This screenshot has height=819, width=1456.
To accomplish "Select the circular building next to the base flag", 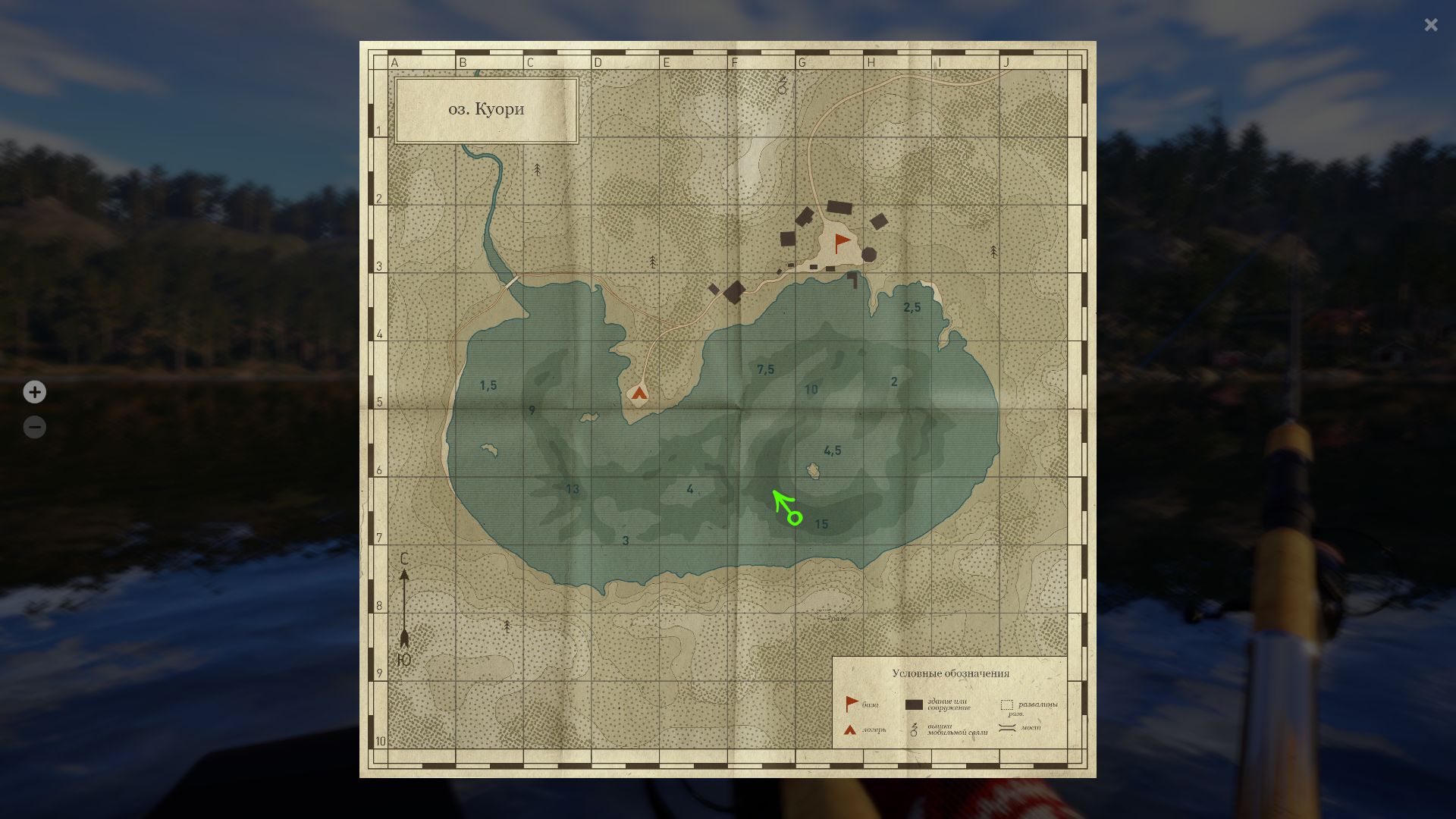I will (x=869, y=254).
